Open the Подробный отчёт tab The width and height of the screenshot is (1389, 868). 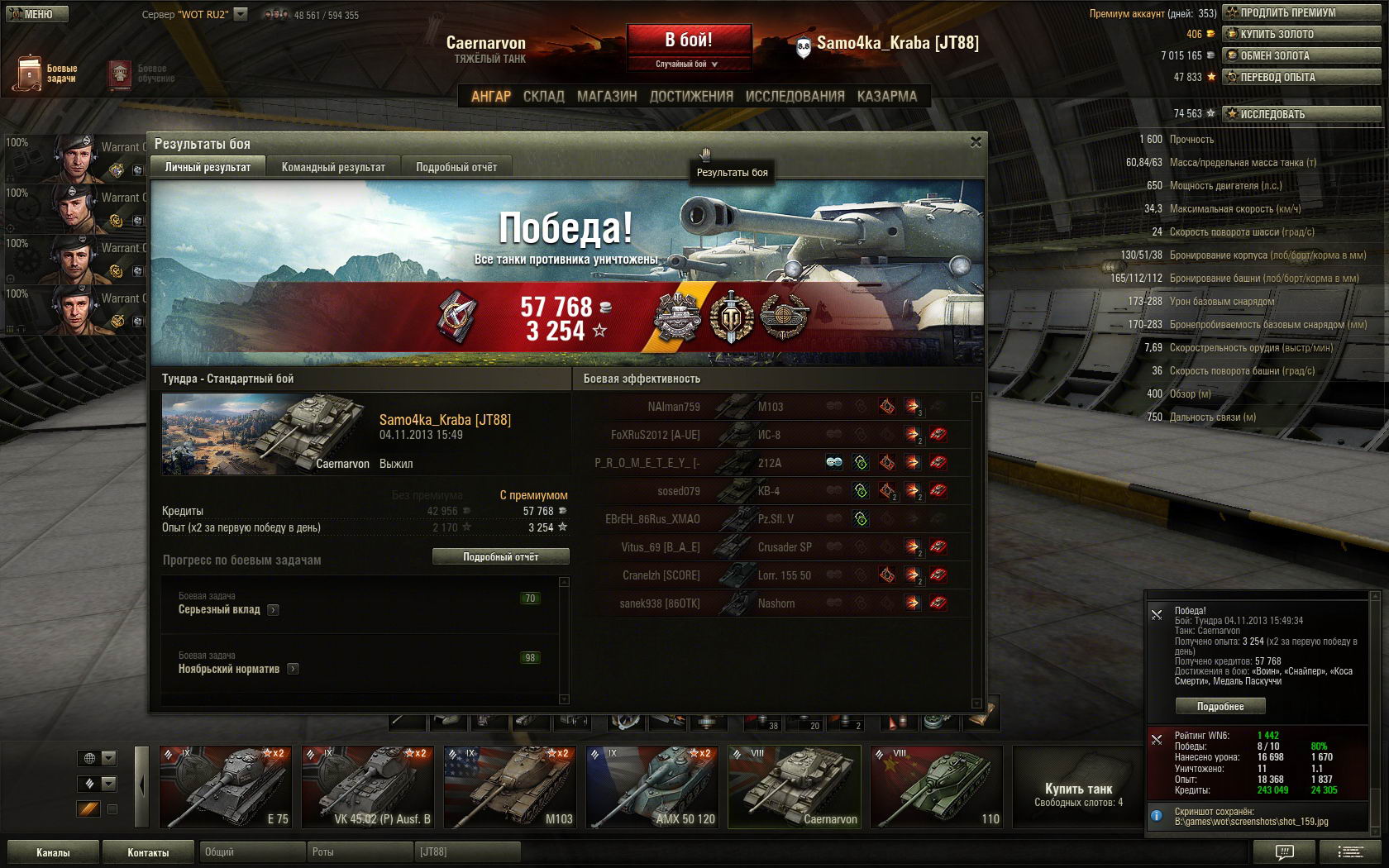[x=456, y=167]
